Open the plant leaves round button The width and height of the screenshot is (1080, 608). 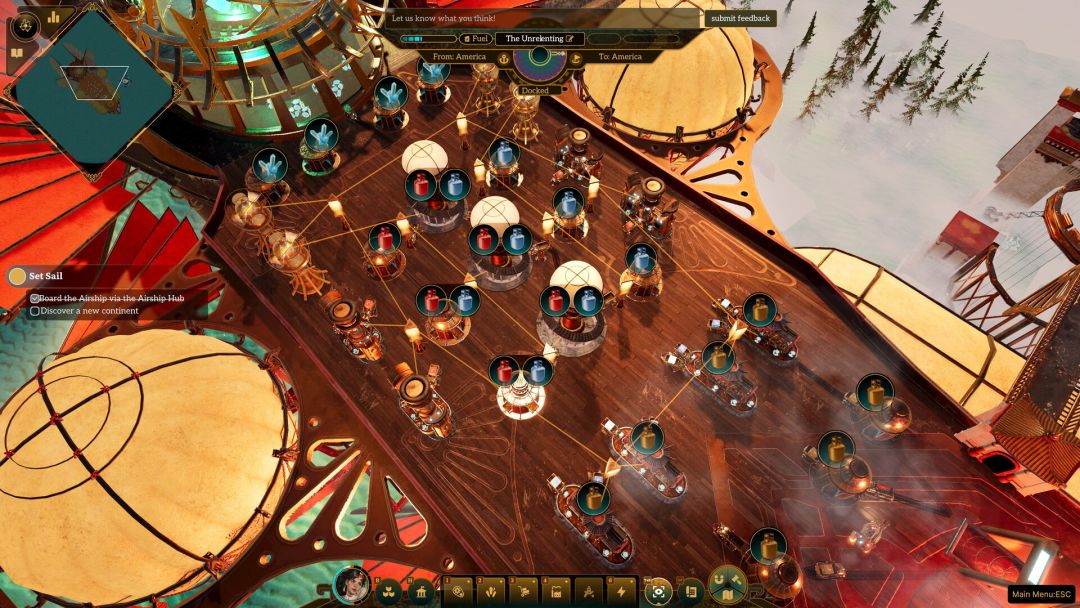[x=390, y=592]
